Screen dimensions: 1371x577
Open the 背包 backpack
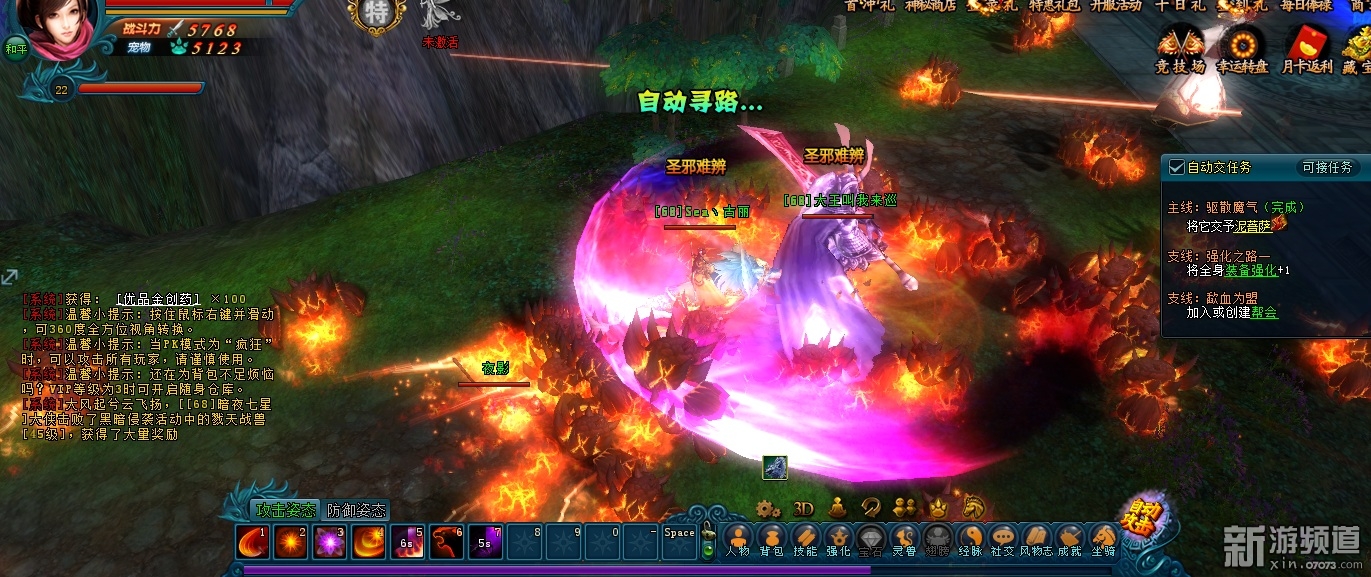point(770,539)
